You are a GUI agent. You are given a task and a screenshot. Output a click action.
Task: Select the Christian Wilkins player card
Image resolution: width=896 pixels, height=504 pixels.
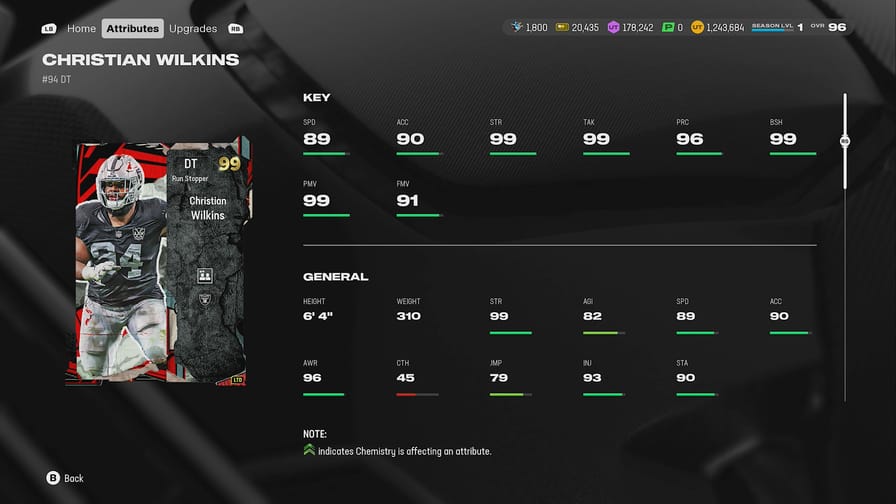pos(159,260)
